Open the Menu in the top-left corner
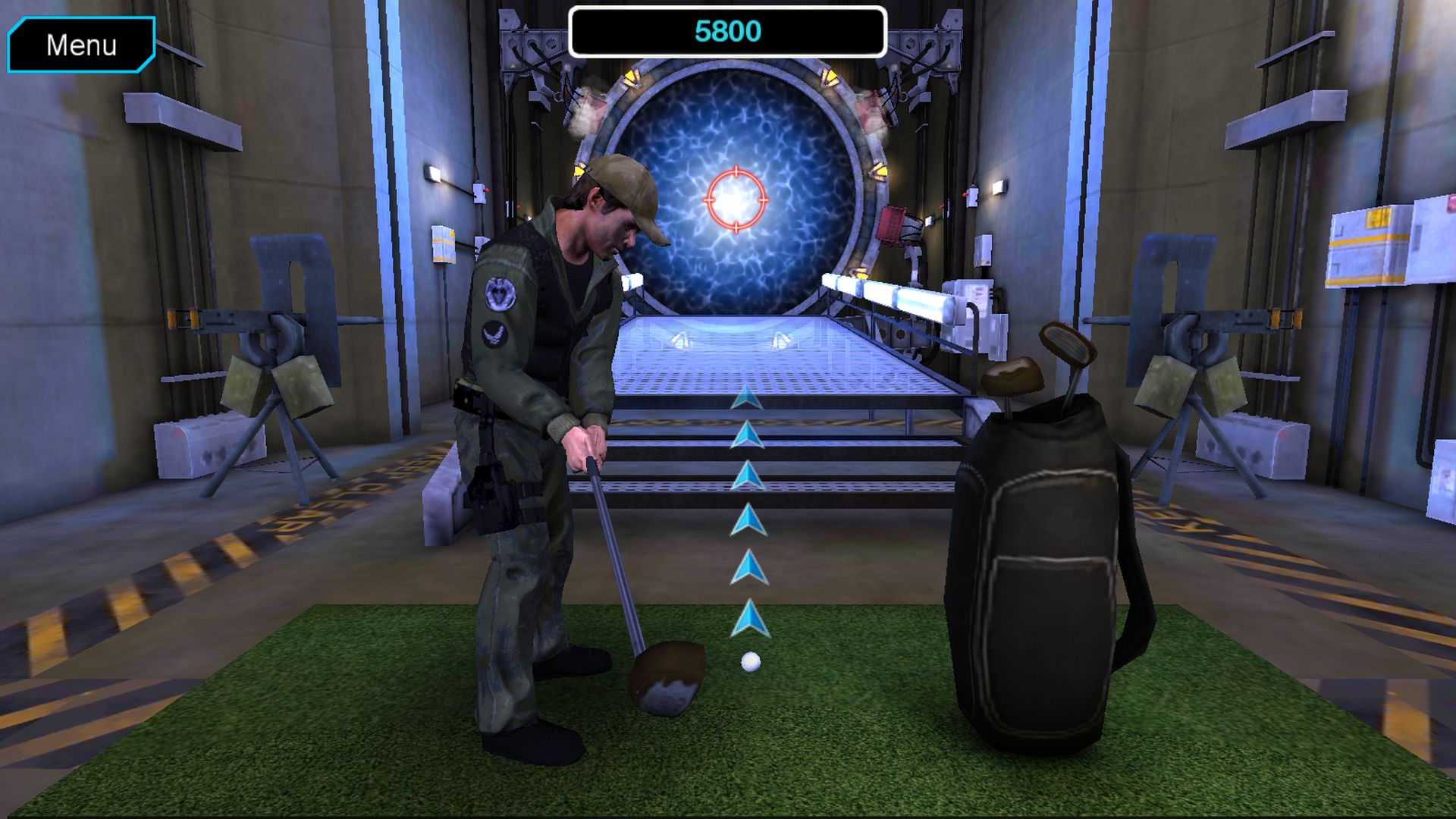Viewport: 1456px width, 819px height. coord(82,45)
